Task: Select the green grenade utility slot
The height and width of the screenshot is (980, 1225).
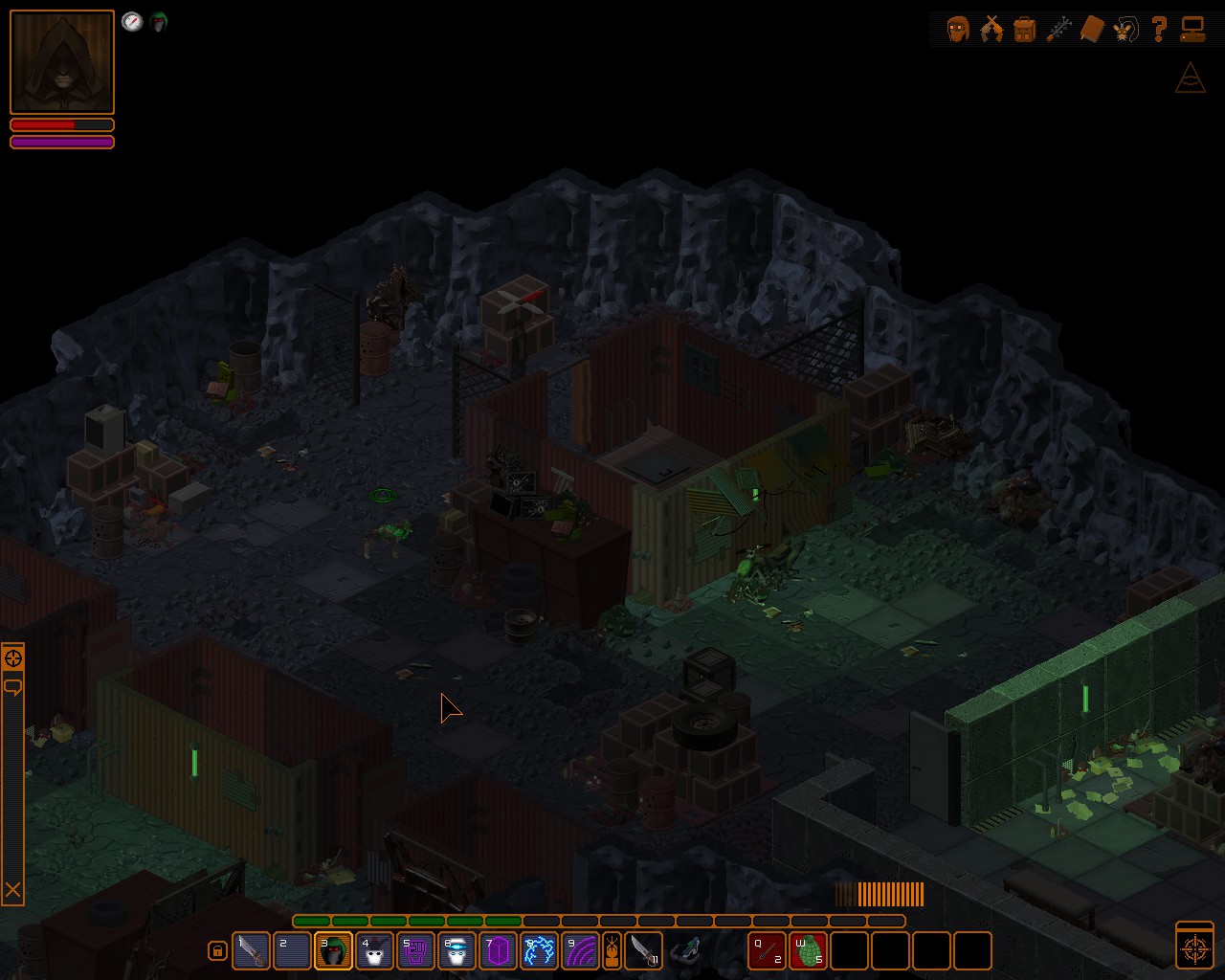Action: coord(808,950)
